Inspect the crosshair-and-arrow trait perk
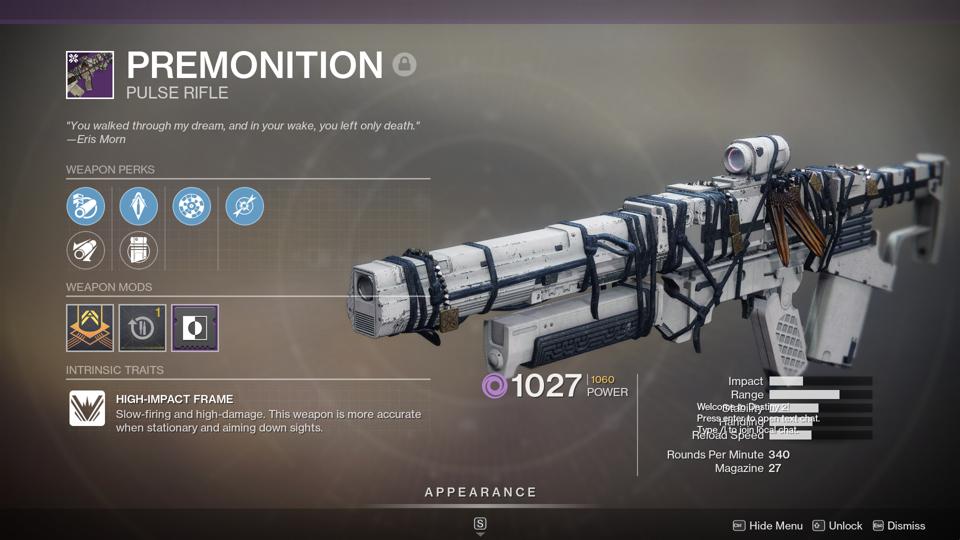This screenshot has height=540, width=960. (245, 207)
